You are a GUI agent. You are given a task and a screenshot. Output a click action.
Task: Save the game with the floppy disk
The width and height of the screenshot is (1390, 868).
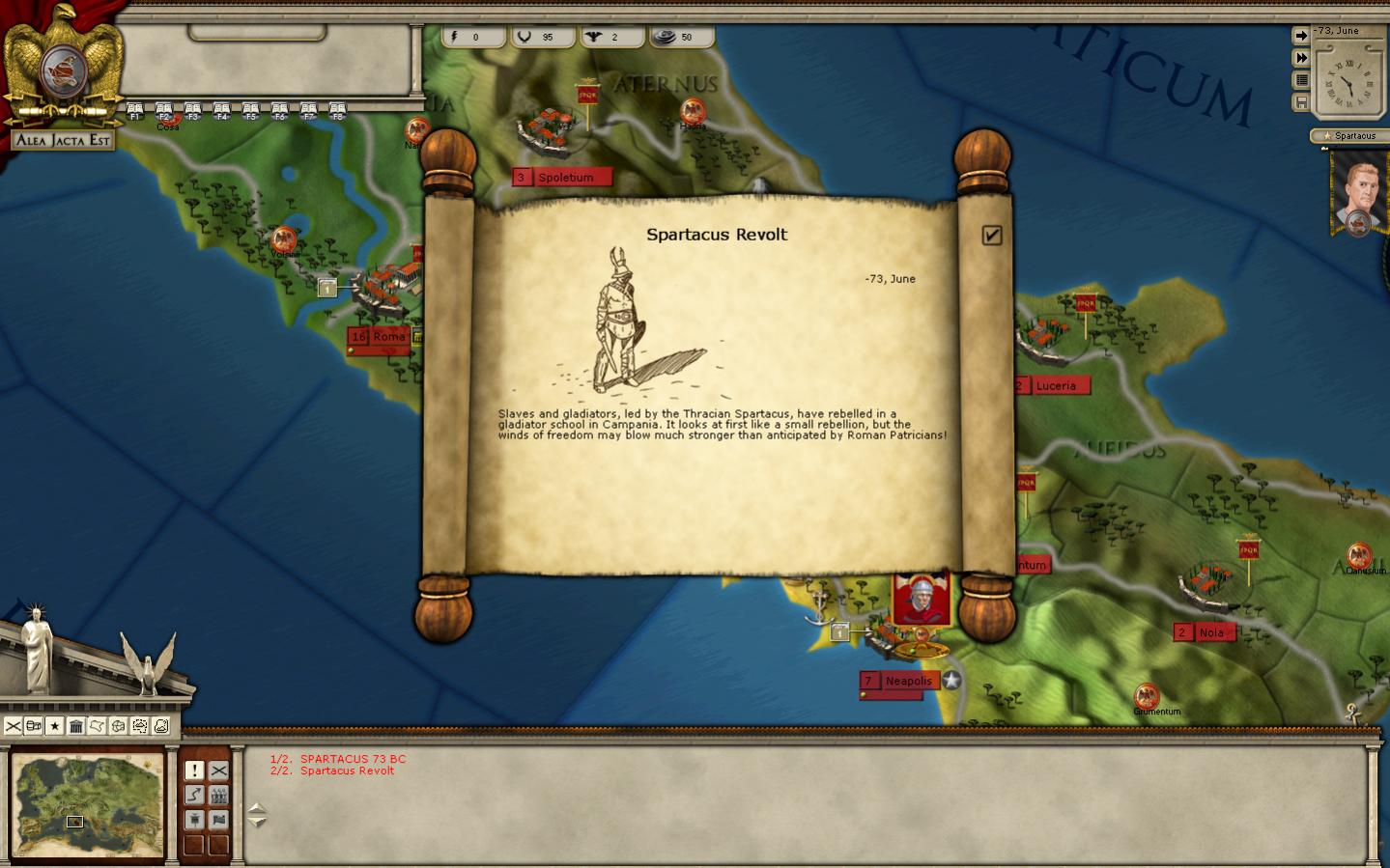[x=1301, y=102]
